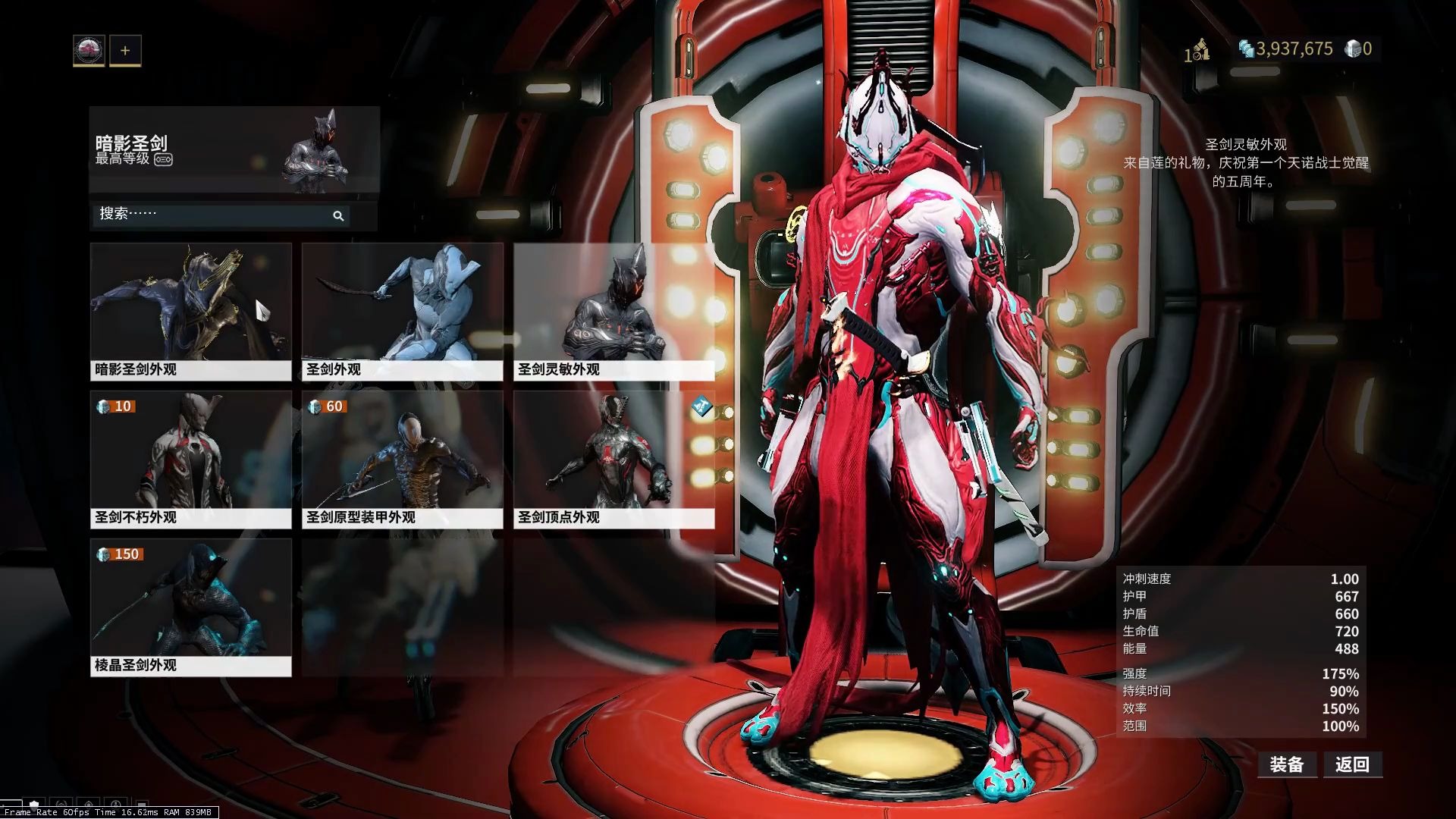Go back with the 返回 button
The width and height of the screenshot is (1456, 819).
click(1353, 764)
